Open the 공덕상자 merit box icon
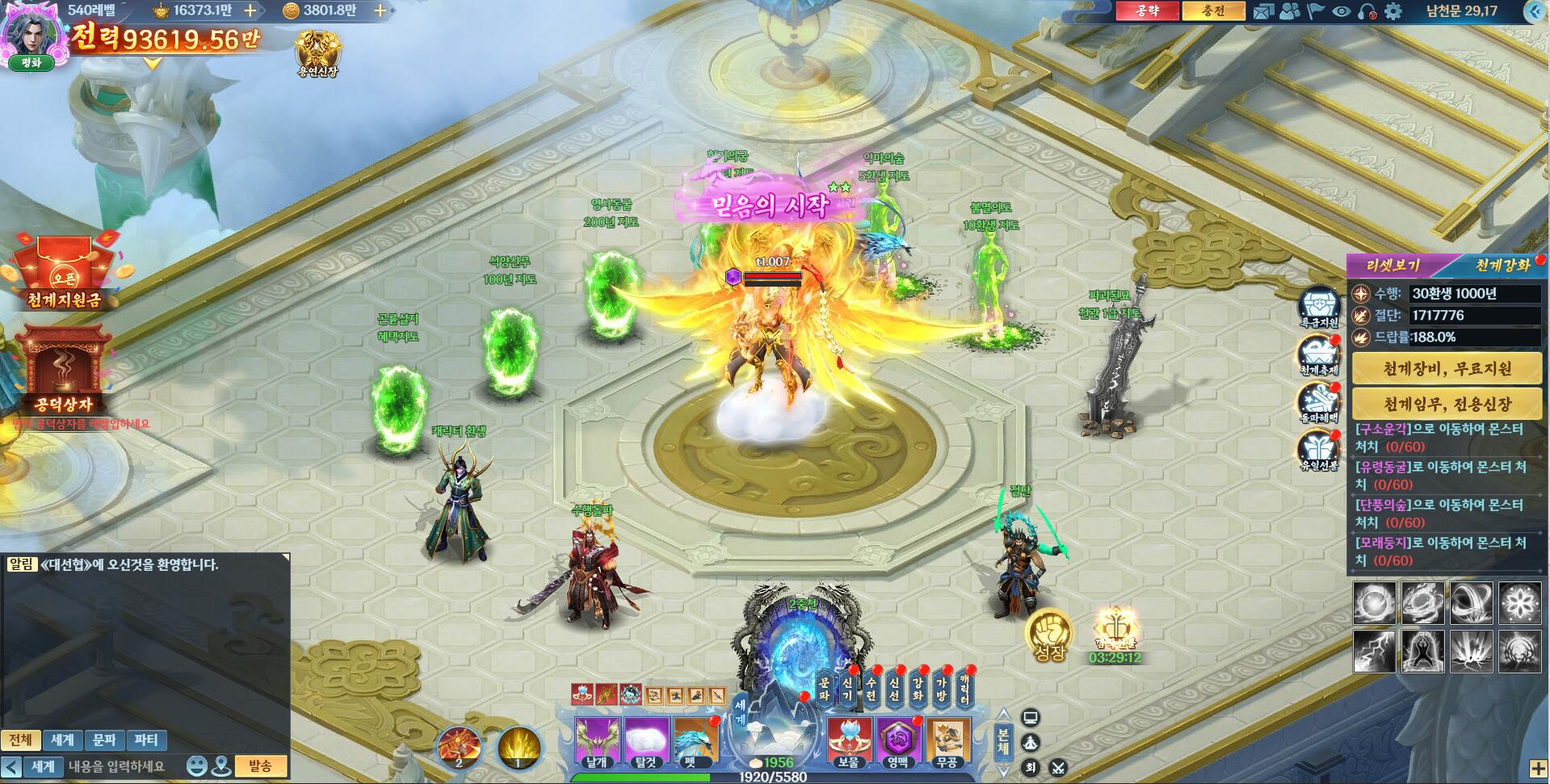This screenshot has height=784, width=1550. click(x=63, y=373)
